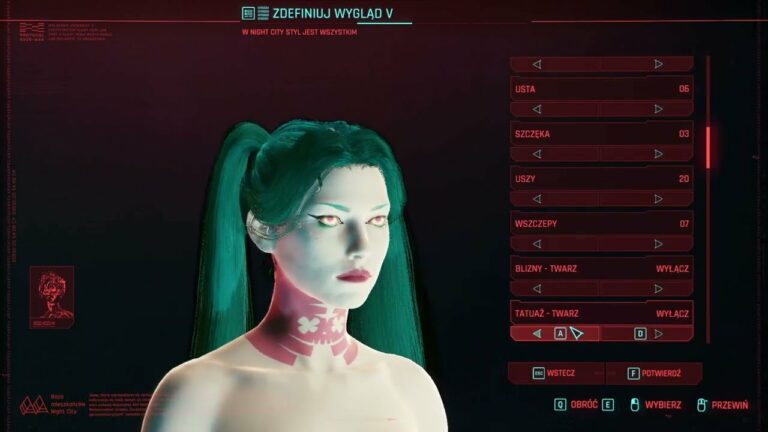The width and height of the screenshot is (768, 432).
Task: Cycle Blizny - Twarz forward
Action: [x=658, y=289]
